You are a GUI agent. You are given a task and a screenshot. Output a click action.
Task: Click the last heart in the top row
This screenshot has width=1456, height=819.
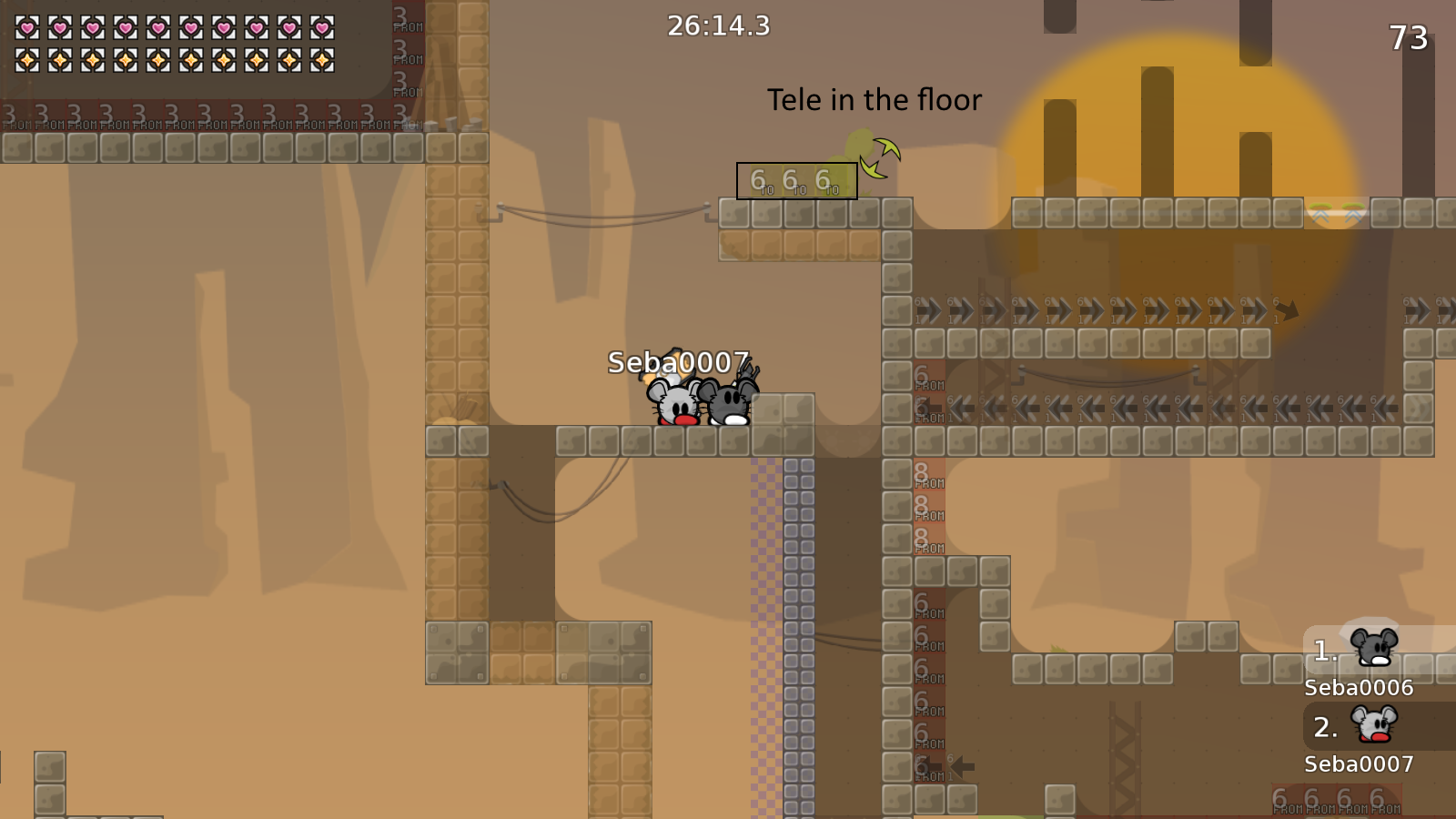pyautogui.click(x=322, y=27)
